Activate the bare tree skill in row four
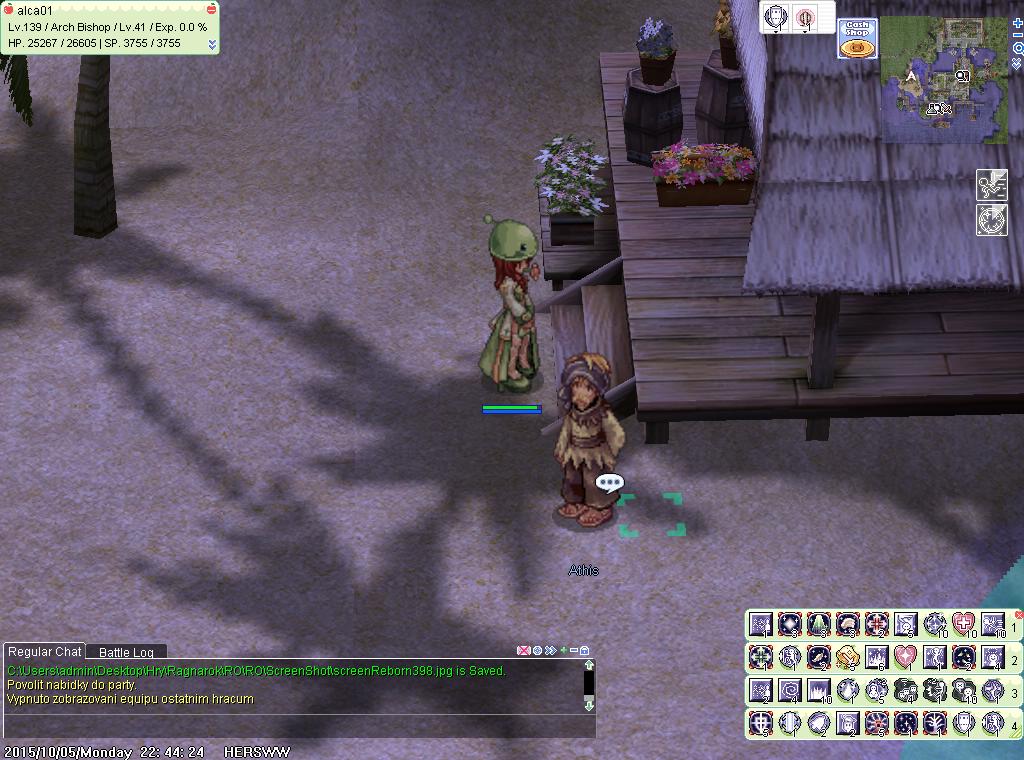The height and width of the screenshot is (760, 1024). coord(935,723)
